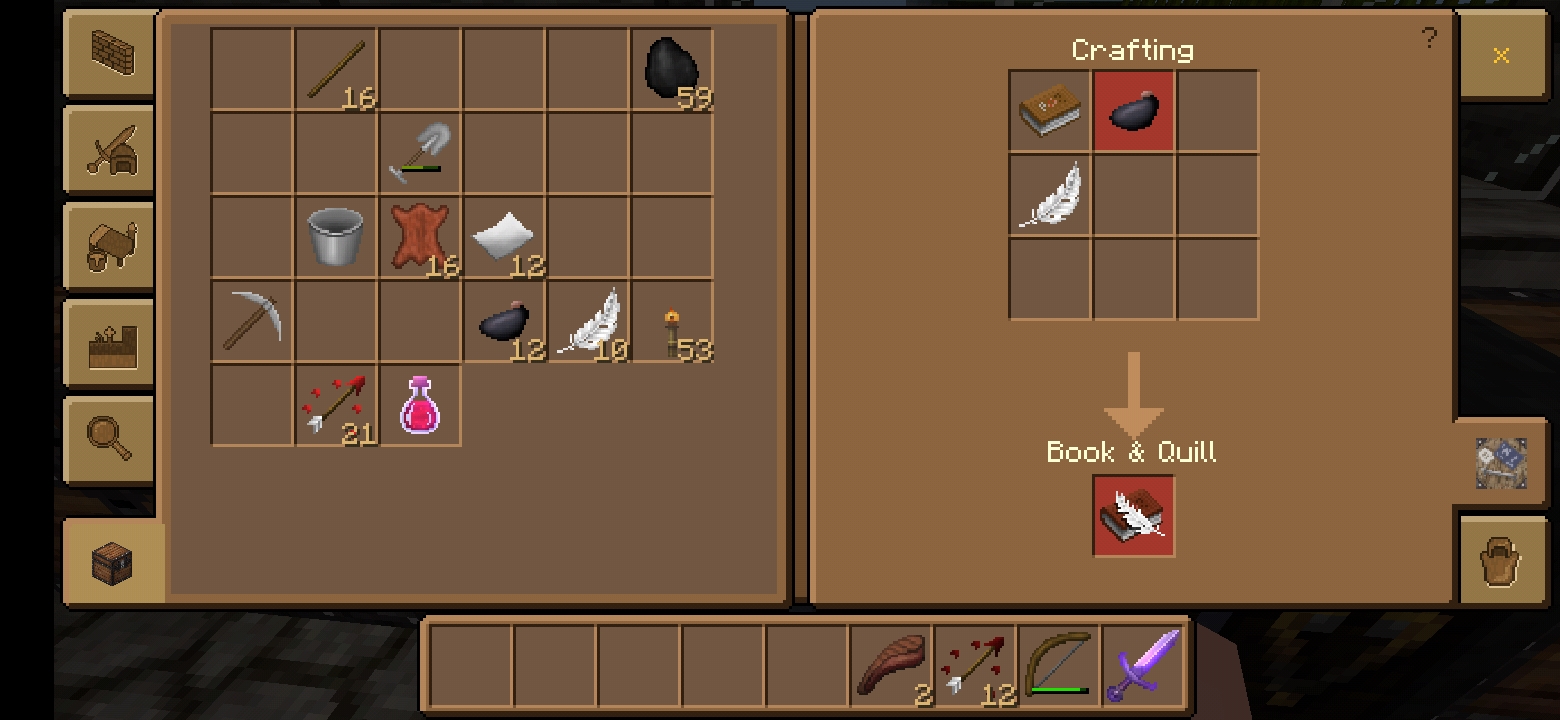Screen dimensions: 1560x720
Task: Select the coal stack of 59
Action: point(672,69)
